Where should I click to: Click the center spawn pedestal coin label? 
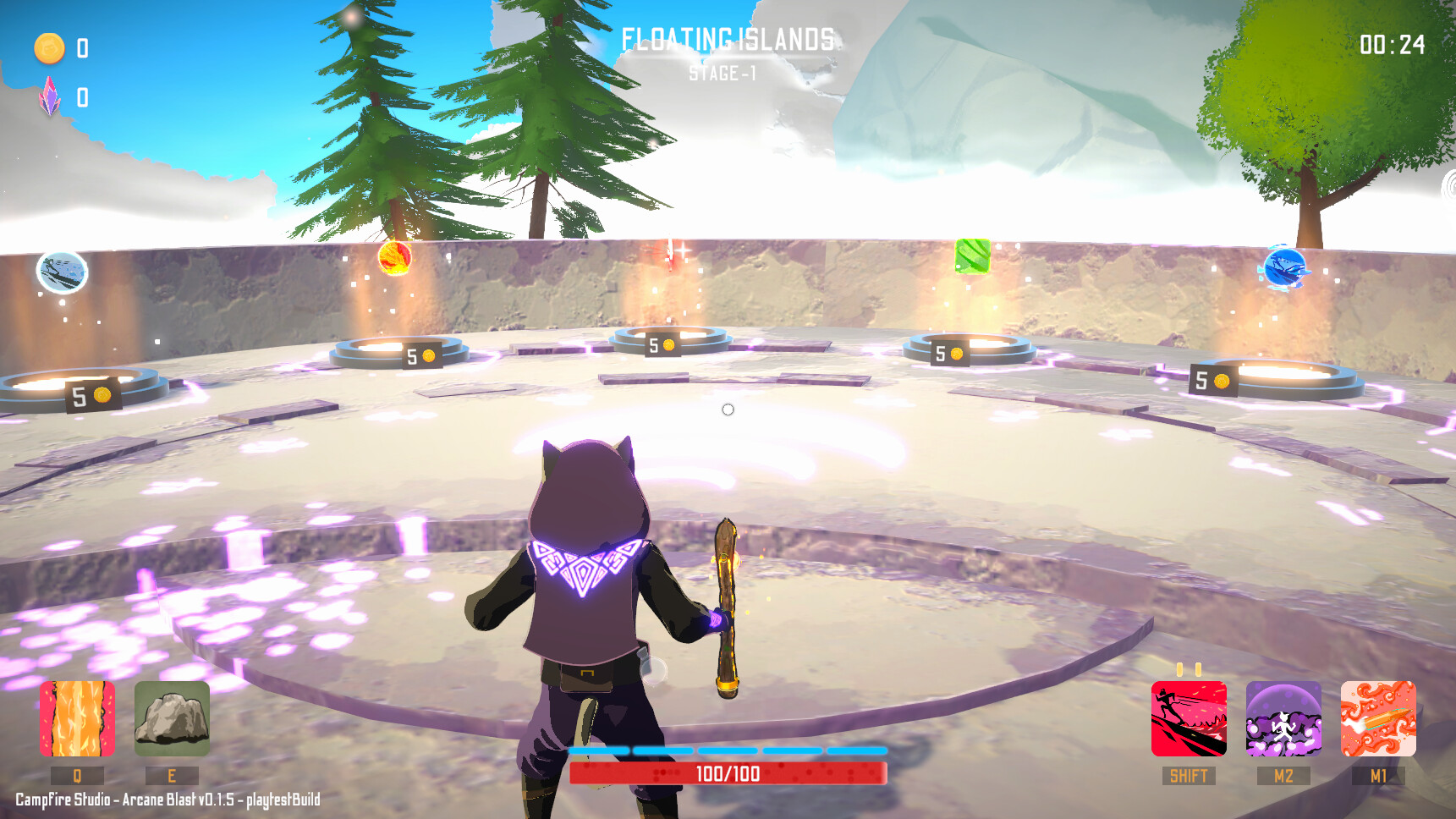662,344
